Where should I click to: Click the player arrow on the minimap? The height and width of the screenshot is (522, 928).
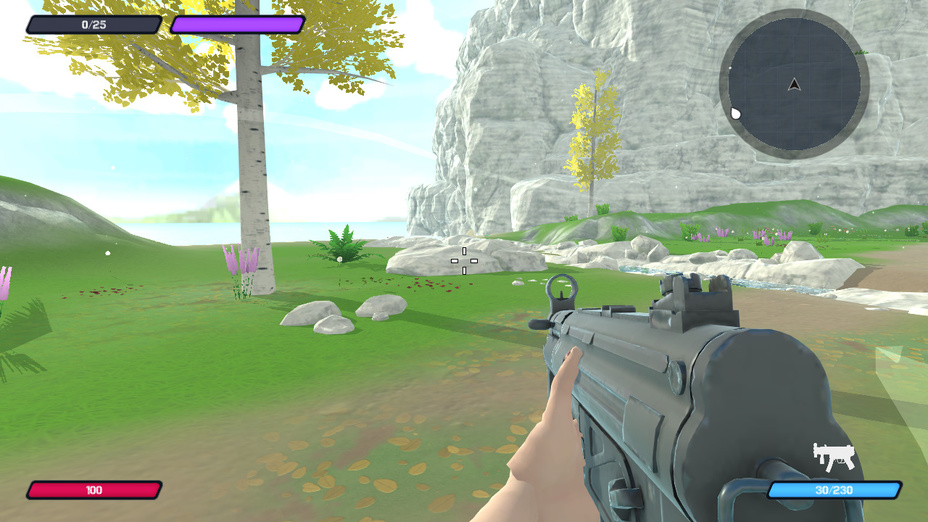pyautogui.click(x=794, y=85)
